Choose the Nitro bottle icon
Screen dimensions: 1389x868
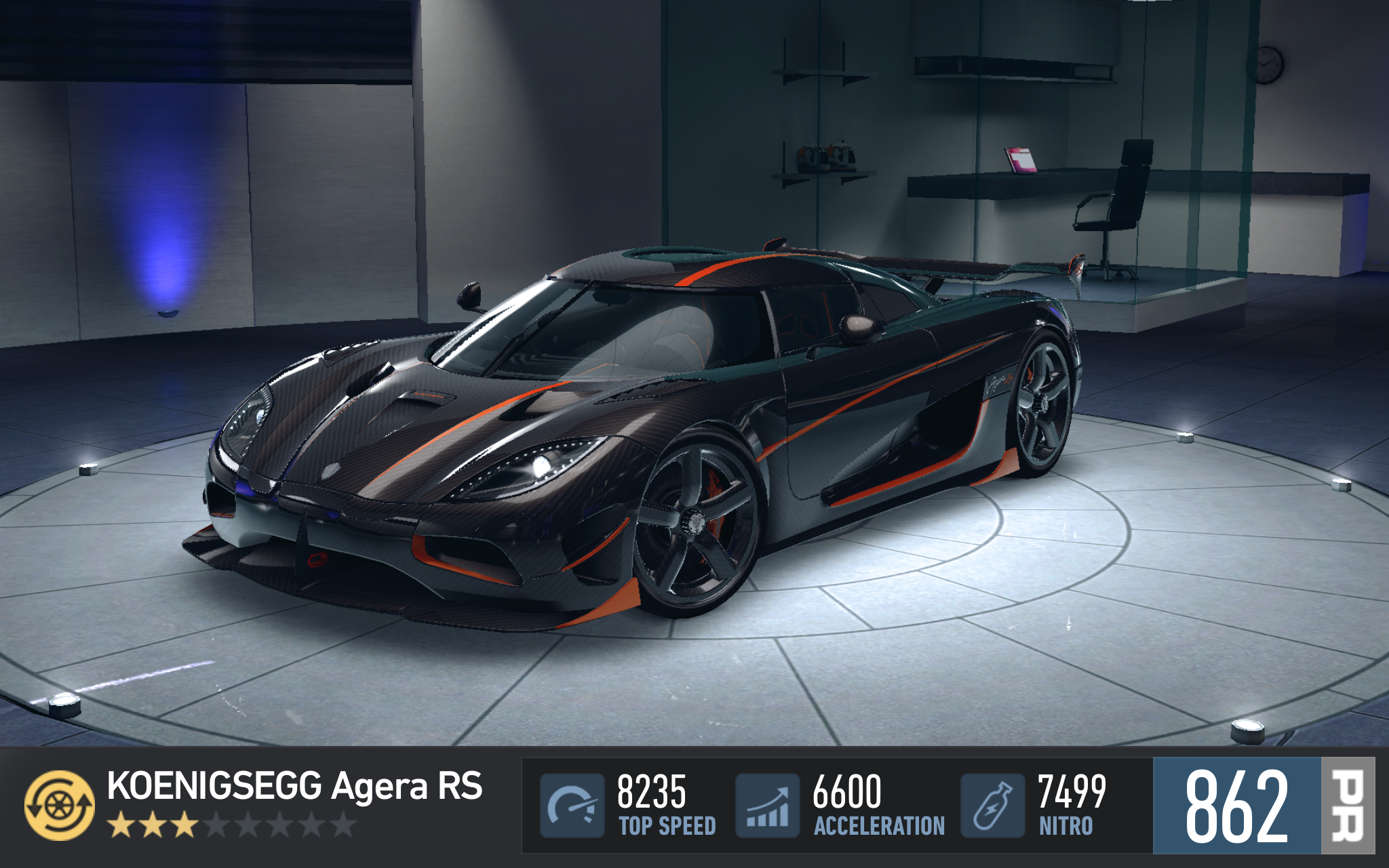click(992, 805)
